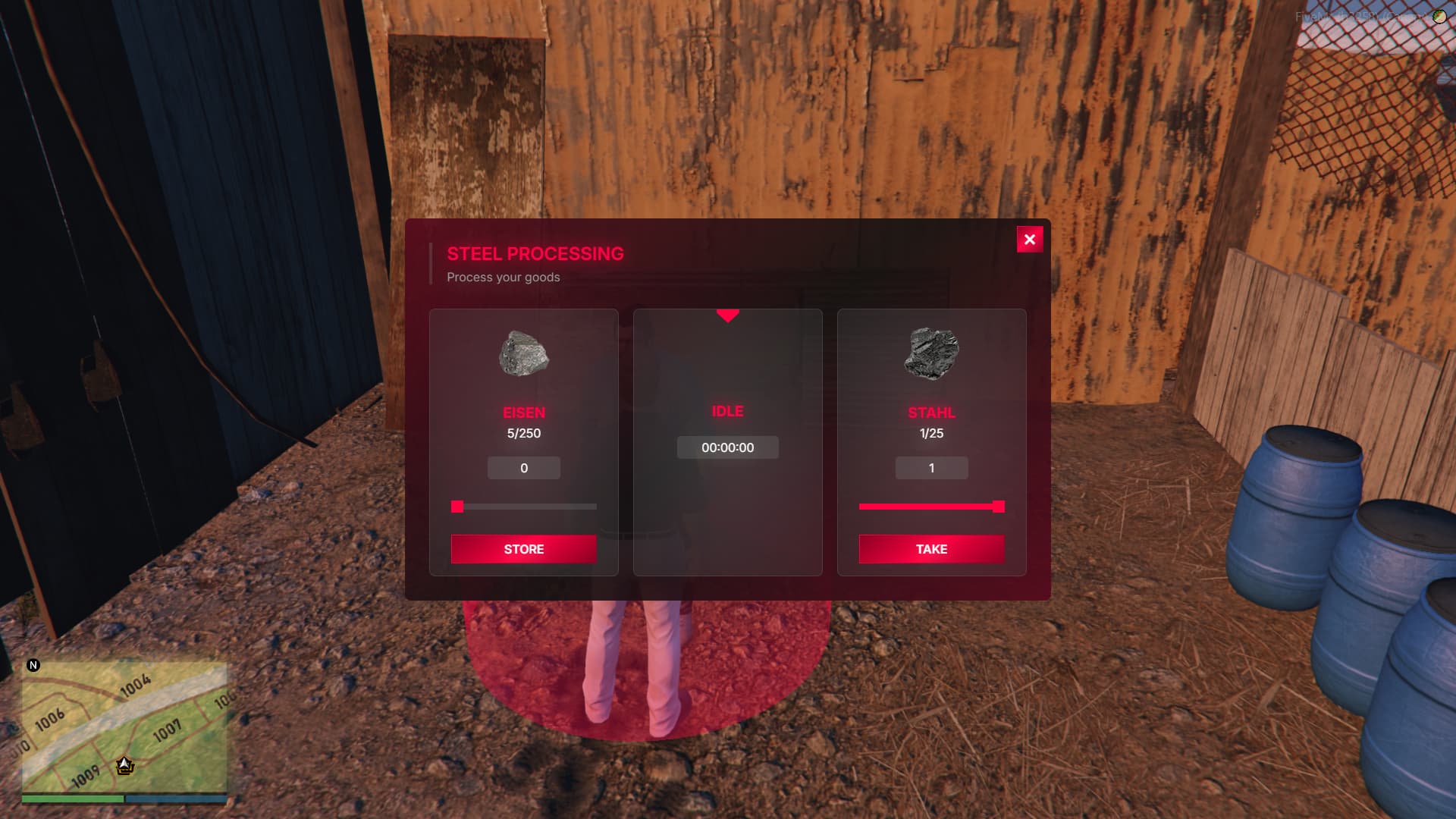Click the 00:00:00 timer display

click(728, 447)
